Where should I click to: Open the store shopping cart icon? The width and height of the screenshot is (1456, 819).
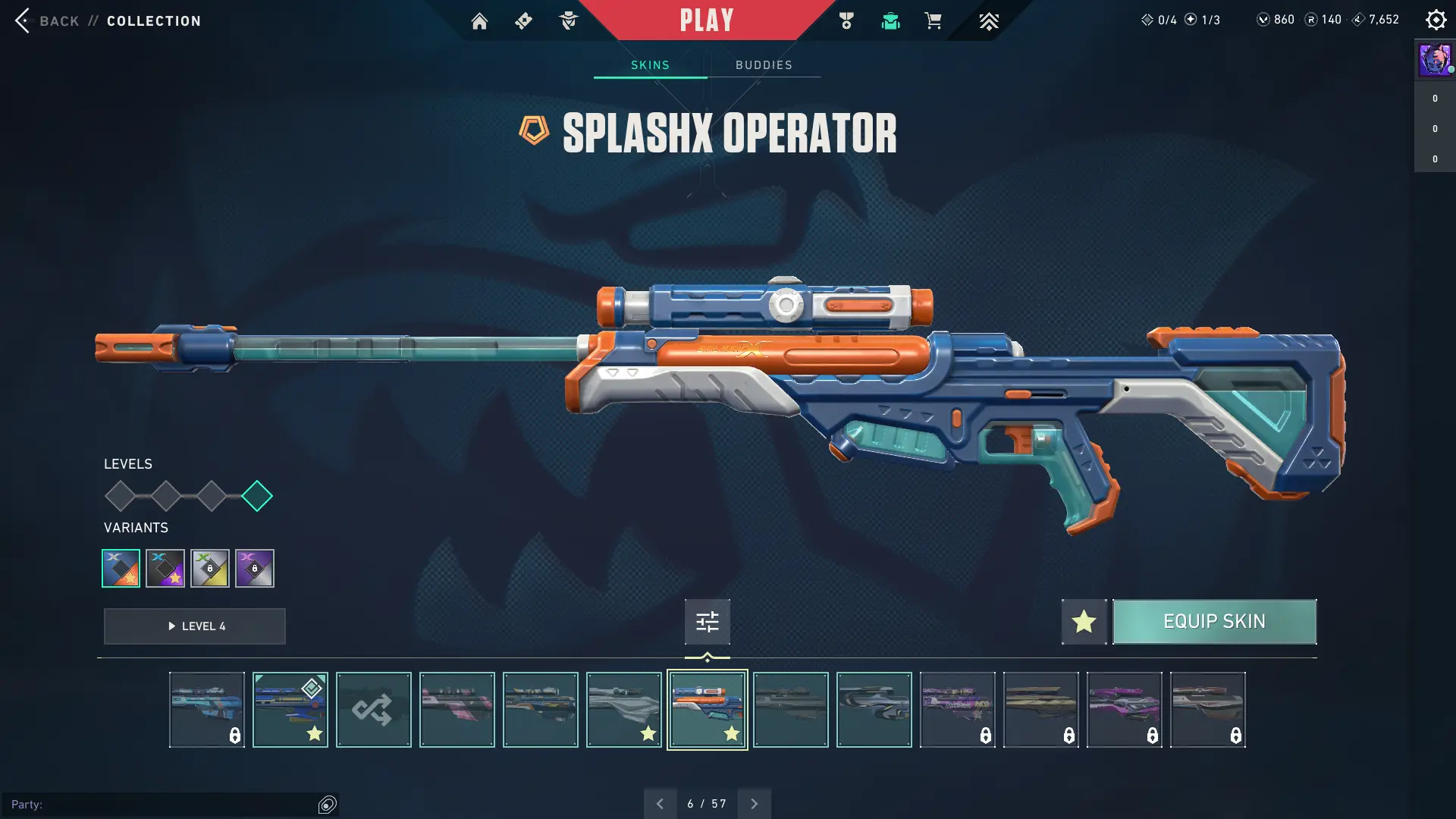point(933,21)
